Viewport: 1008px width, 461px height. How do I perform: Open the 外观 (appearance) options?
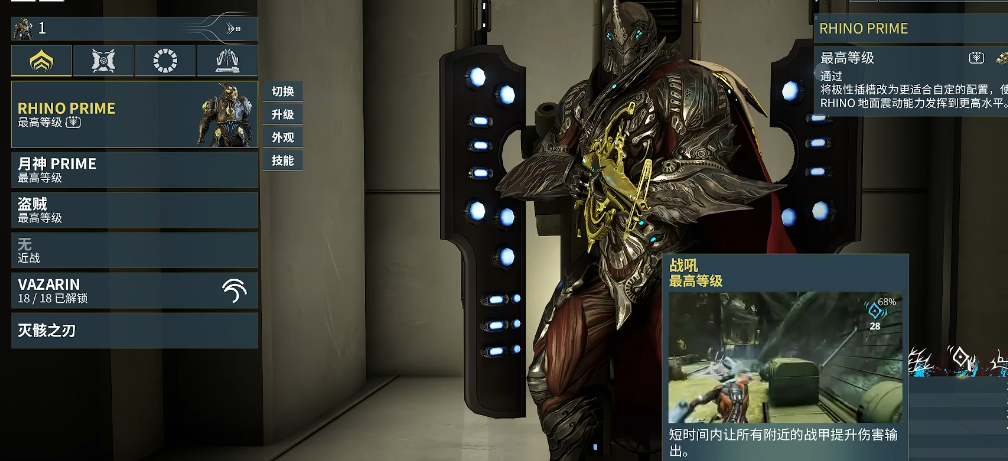(x=282, y=138)
